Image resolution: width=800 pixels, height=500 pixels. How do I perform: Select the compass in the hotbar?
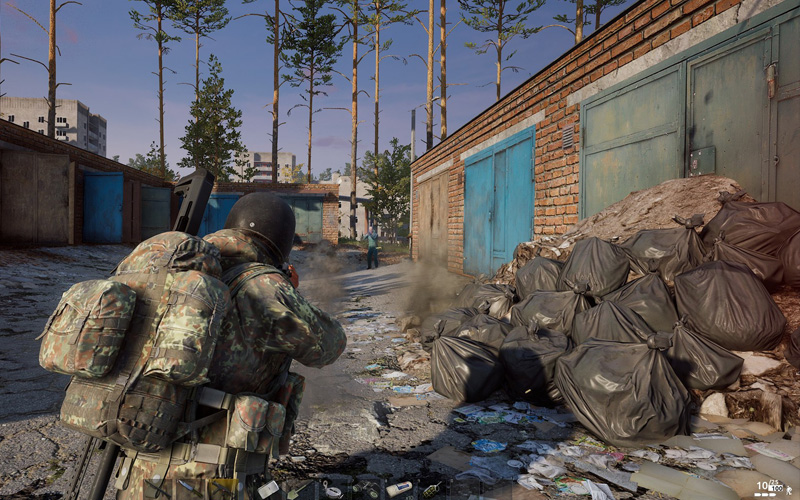333,490
